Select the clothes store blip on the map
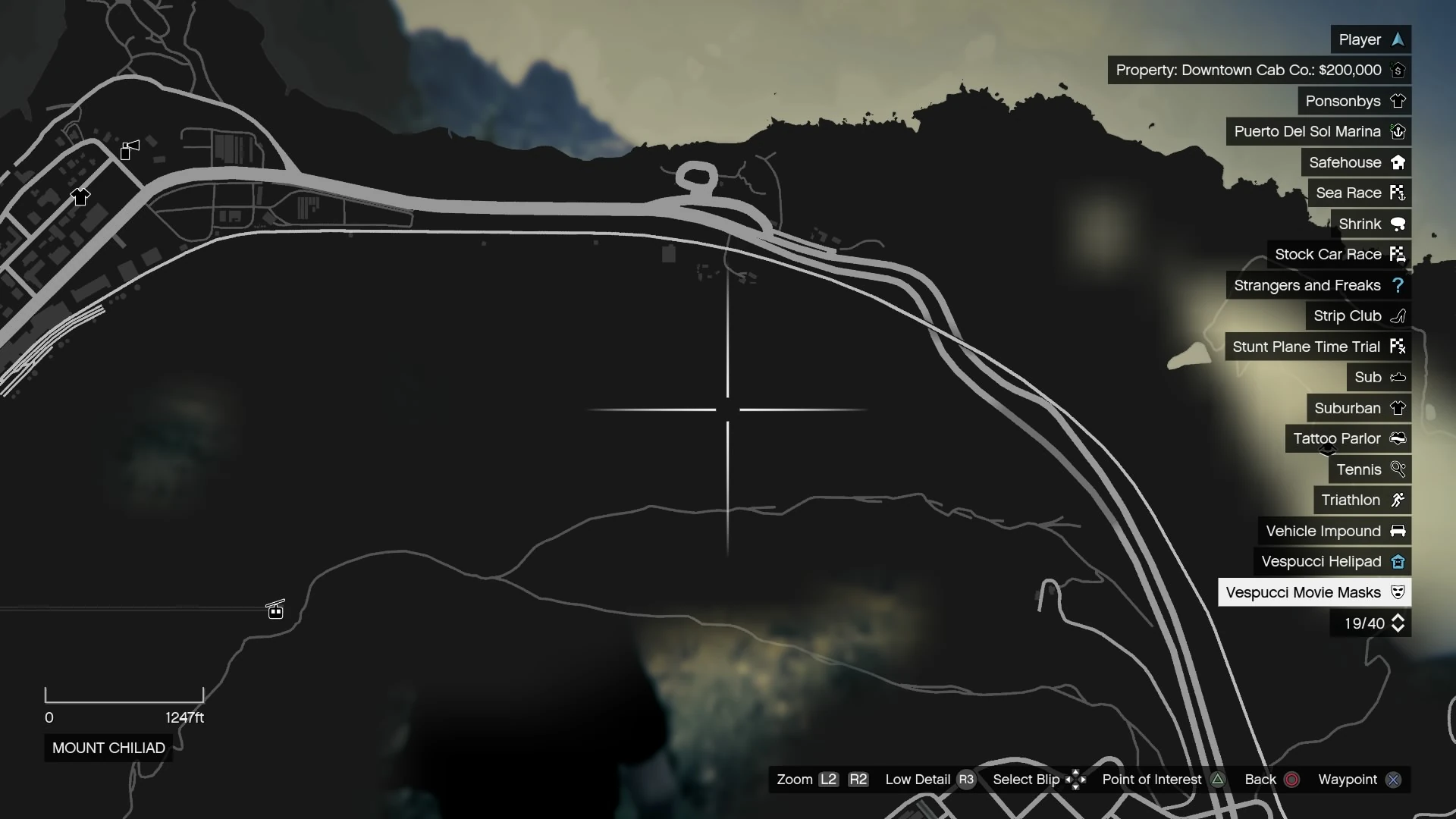This screenshot has height=819, width=1456. tap(80, 196)
